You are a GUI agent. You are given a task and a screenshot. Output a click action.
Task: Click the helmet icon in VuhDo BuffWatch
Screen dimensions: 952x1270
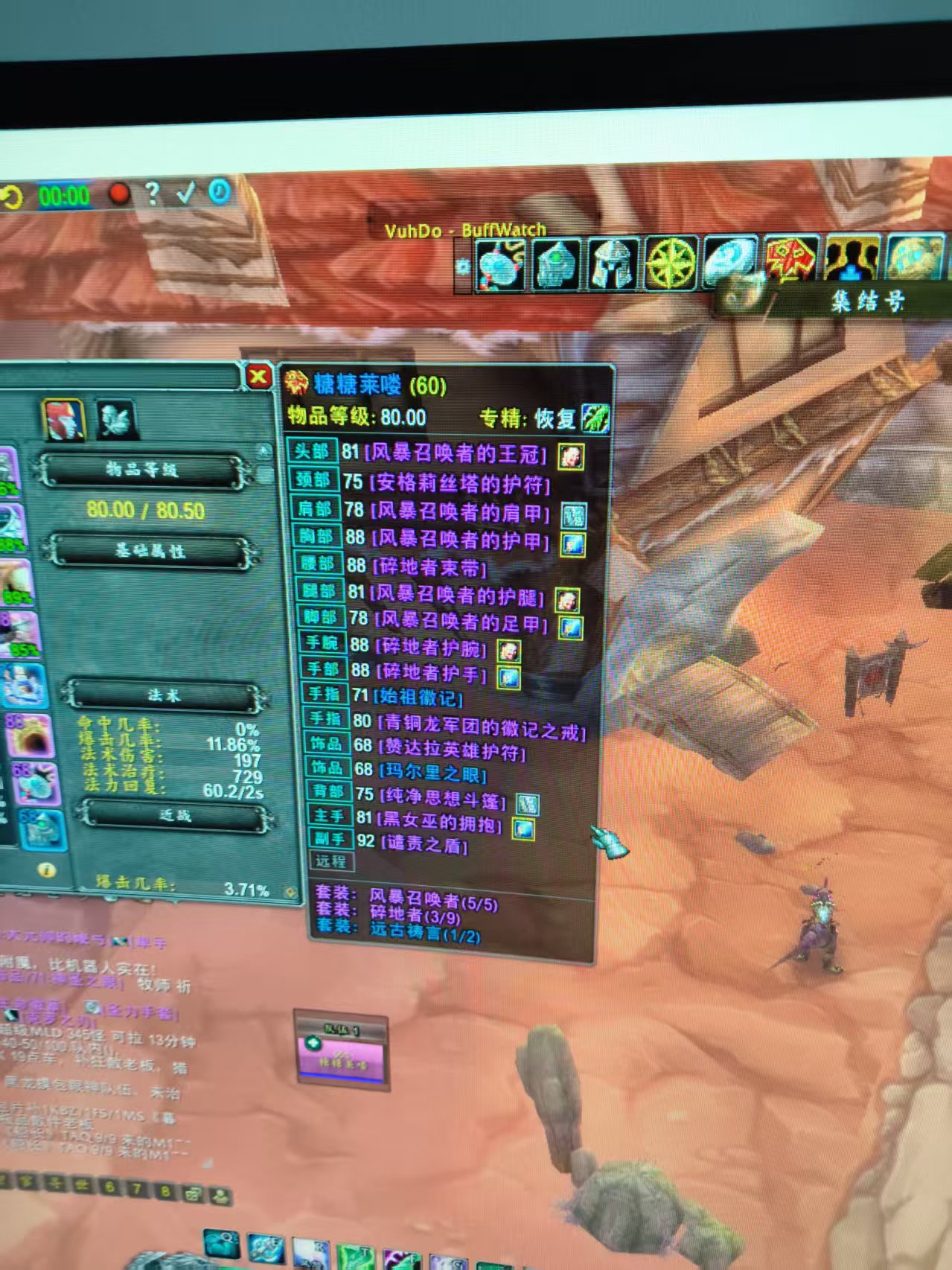tap(611, 264)
